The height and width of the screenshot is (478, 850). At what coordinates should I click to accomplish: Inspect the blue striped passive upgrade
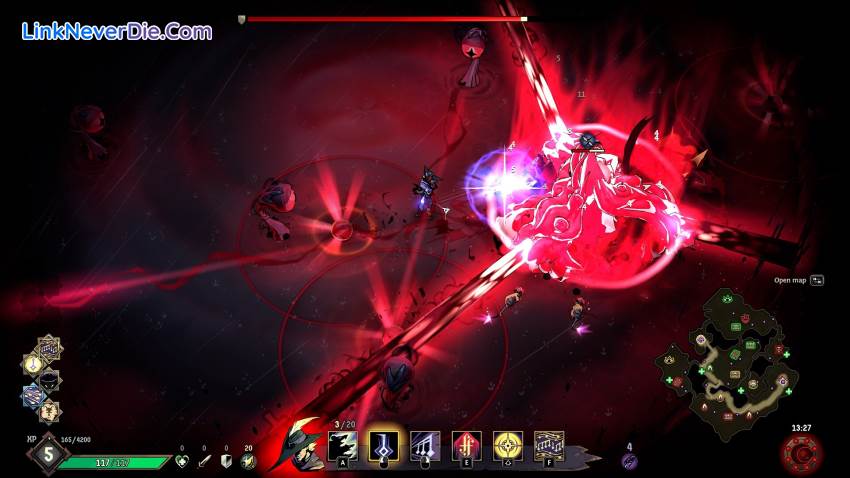[x=32, y=395]
